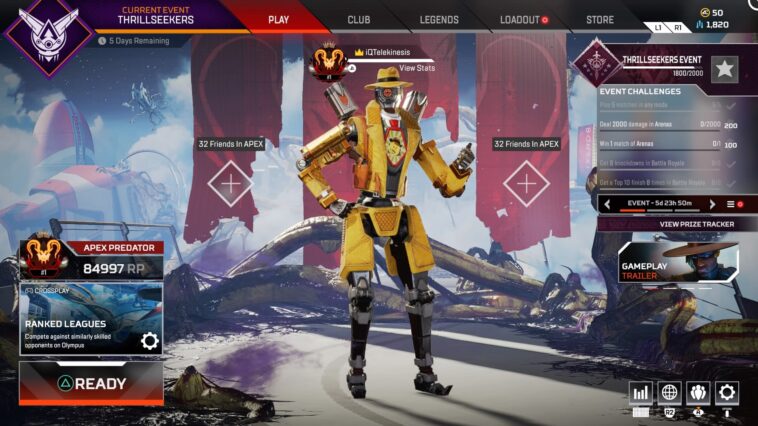Click the READY button to queue
Screen dimensions: 758x426
pos(91,383)
